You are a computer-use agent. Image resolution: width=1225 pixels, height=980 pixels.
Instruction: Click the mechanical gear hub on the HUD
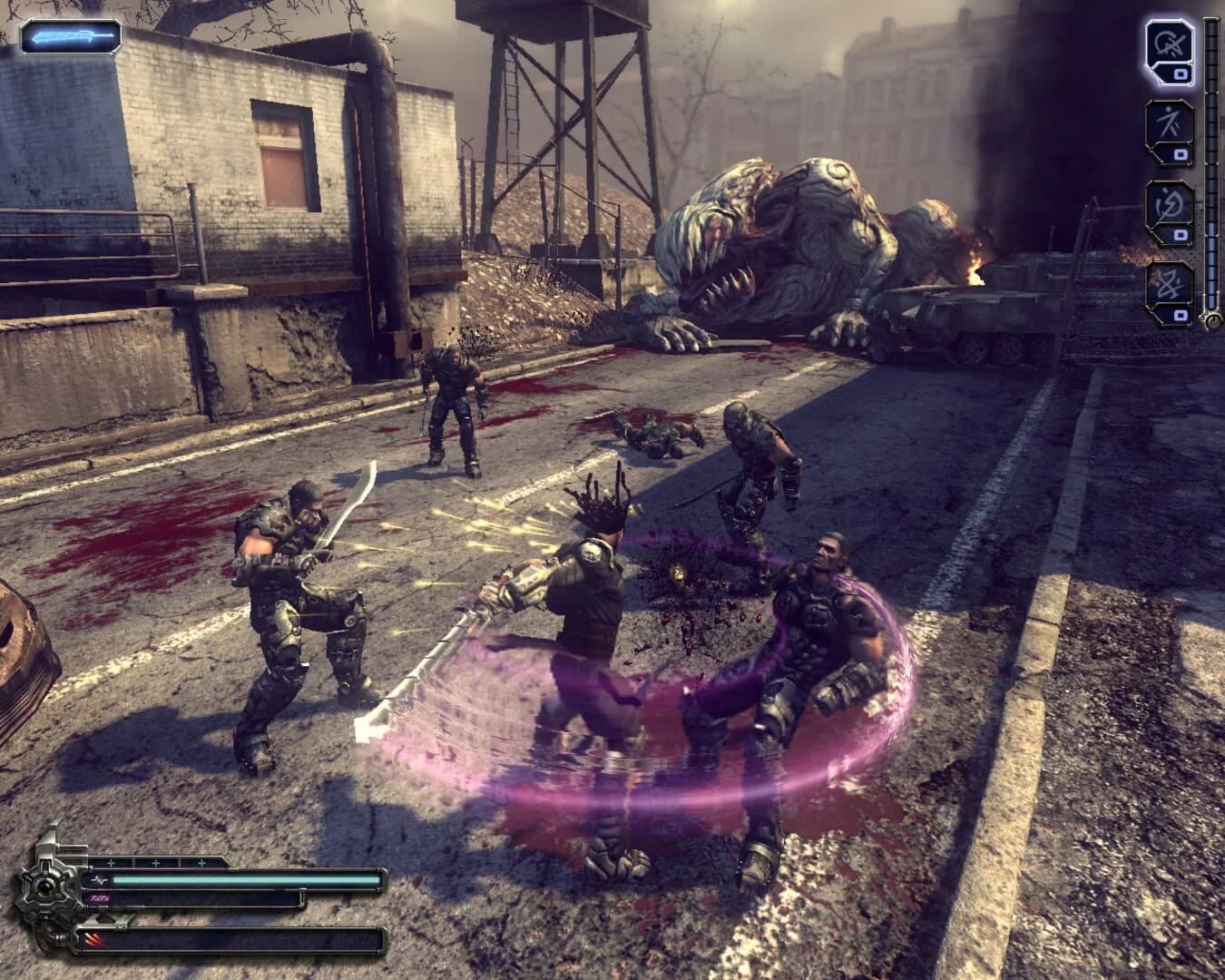pos(45,885)
